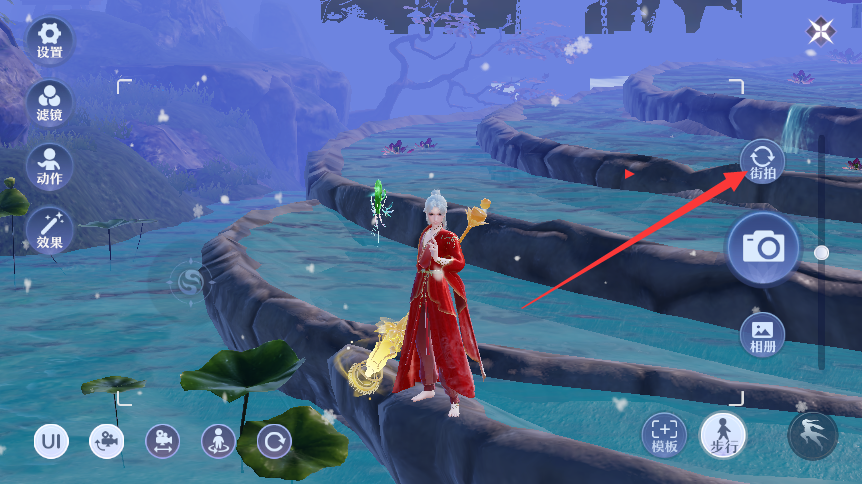Click the vertical zoom slider handle
The width and height of the screenshot is (862, 484).
[821, 253]
